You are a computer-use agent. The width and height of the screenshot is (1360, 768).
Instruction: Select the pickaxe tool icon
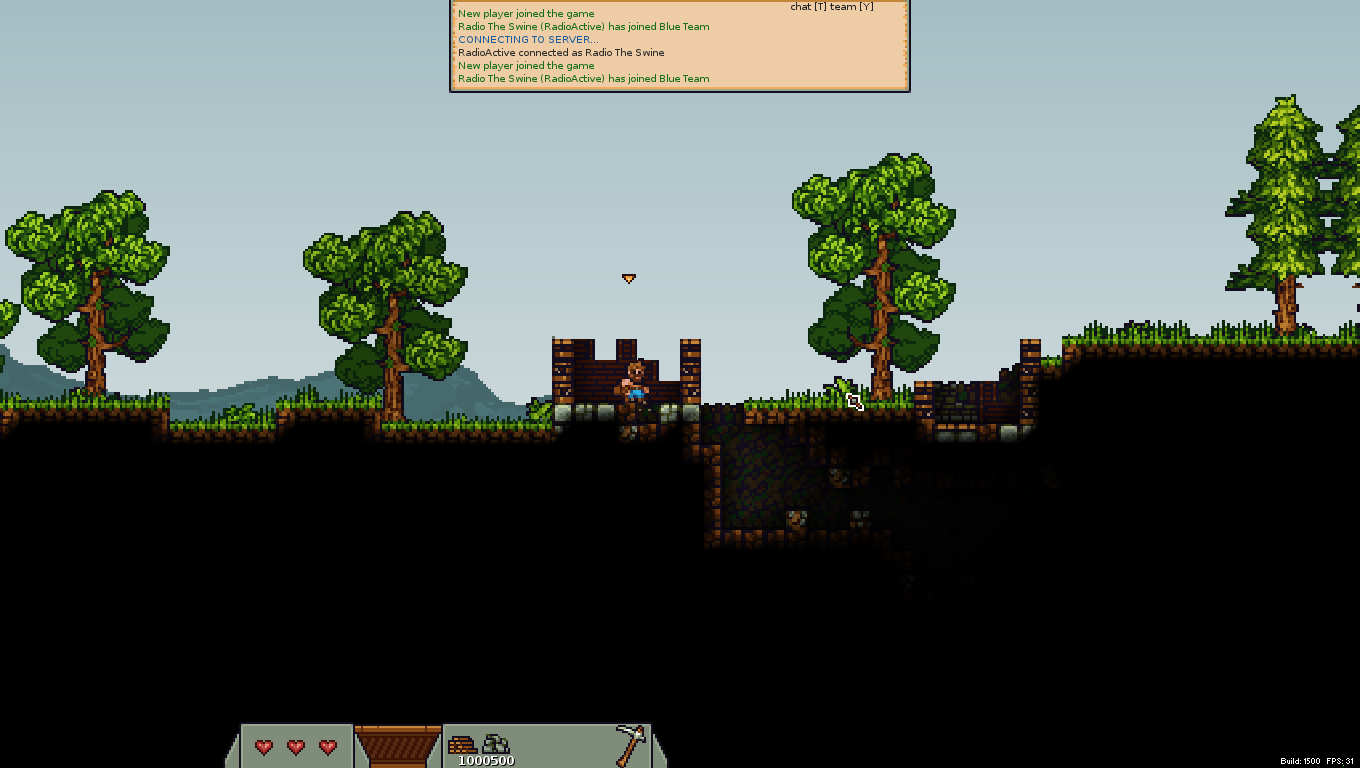tap(630, 745)
